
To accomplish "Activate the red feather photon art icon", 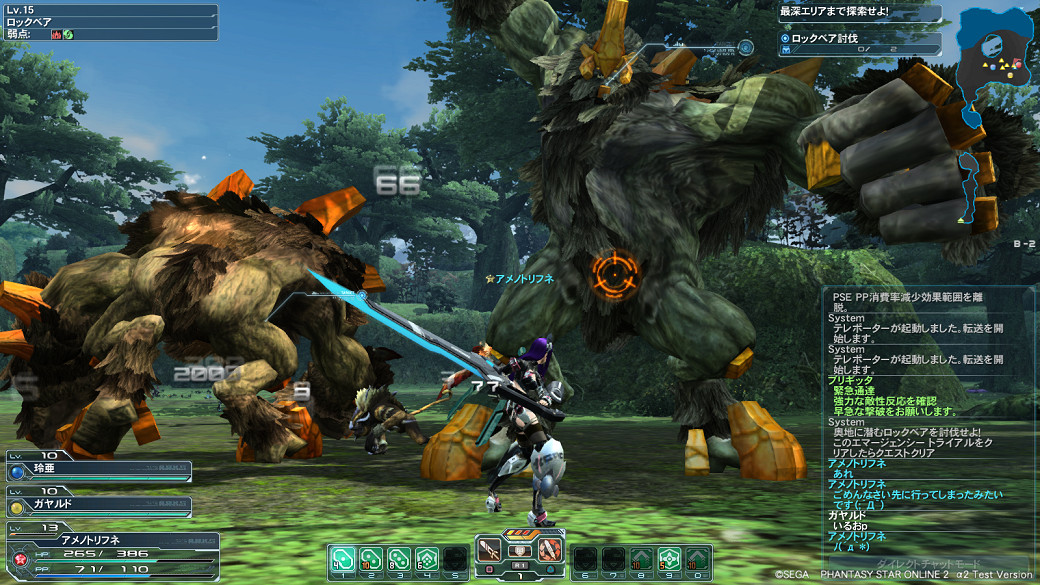I will click(x=550, y=551).
